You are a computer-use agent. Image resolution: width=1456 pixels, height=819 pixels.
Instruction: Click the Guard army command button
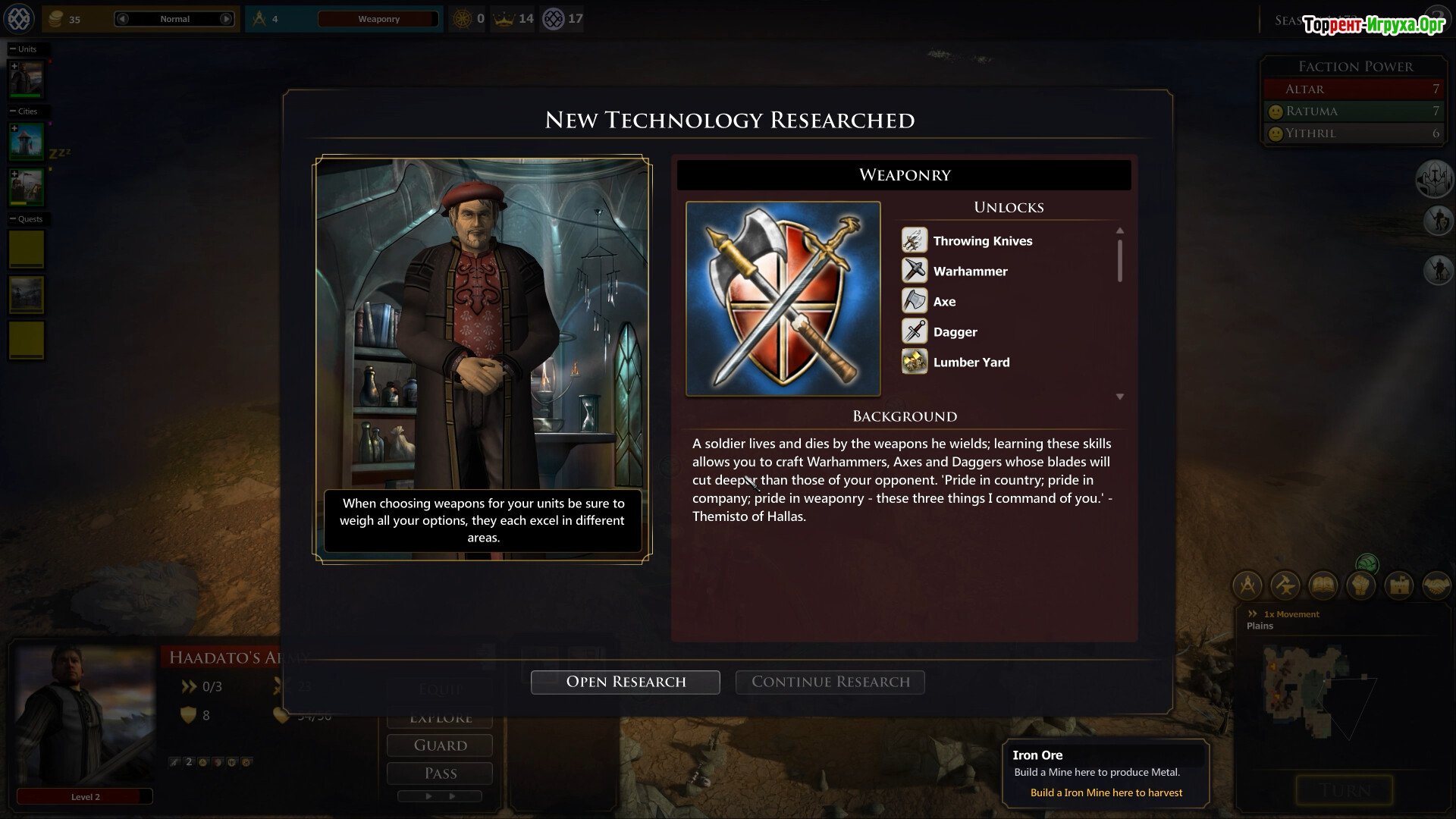440,745
